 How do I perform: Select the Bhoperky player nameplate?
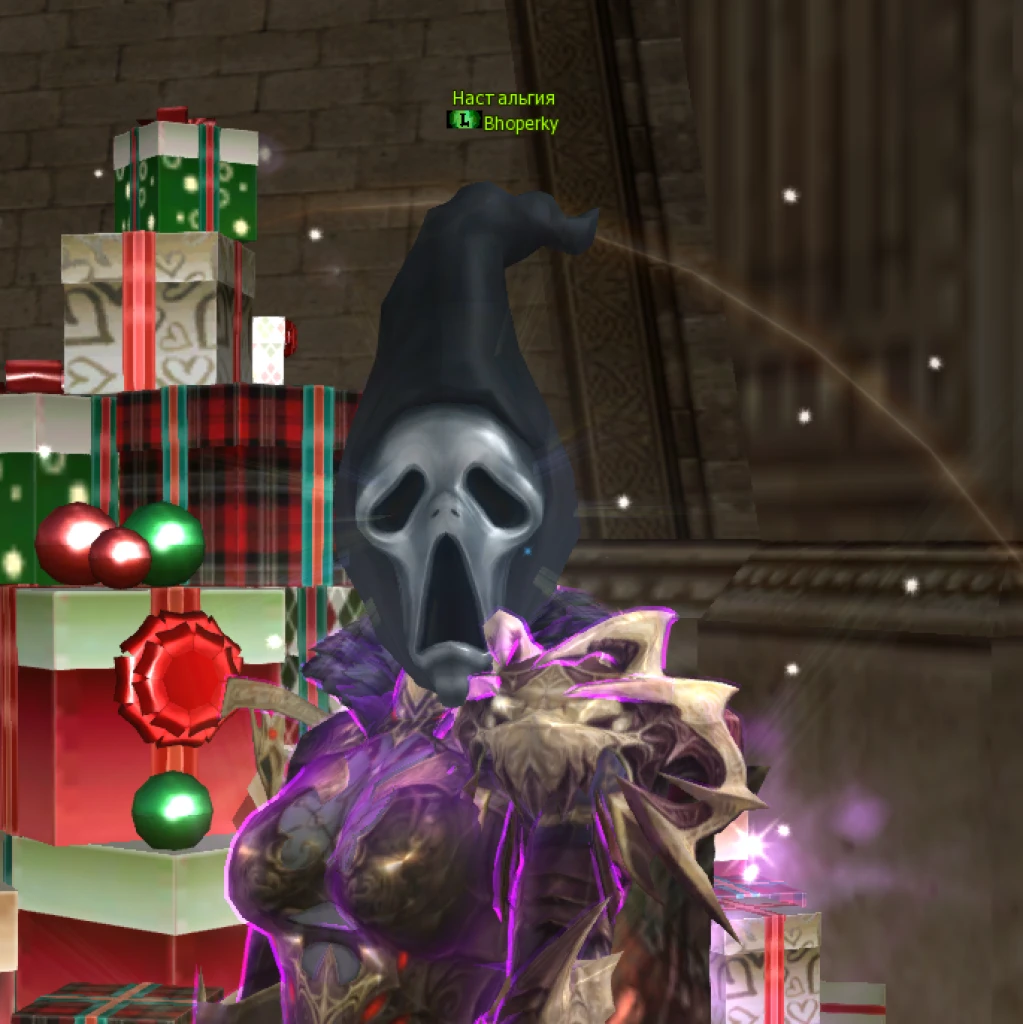point(520,124)
